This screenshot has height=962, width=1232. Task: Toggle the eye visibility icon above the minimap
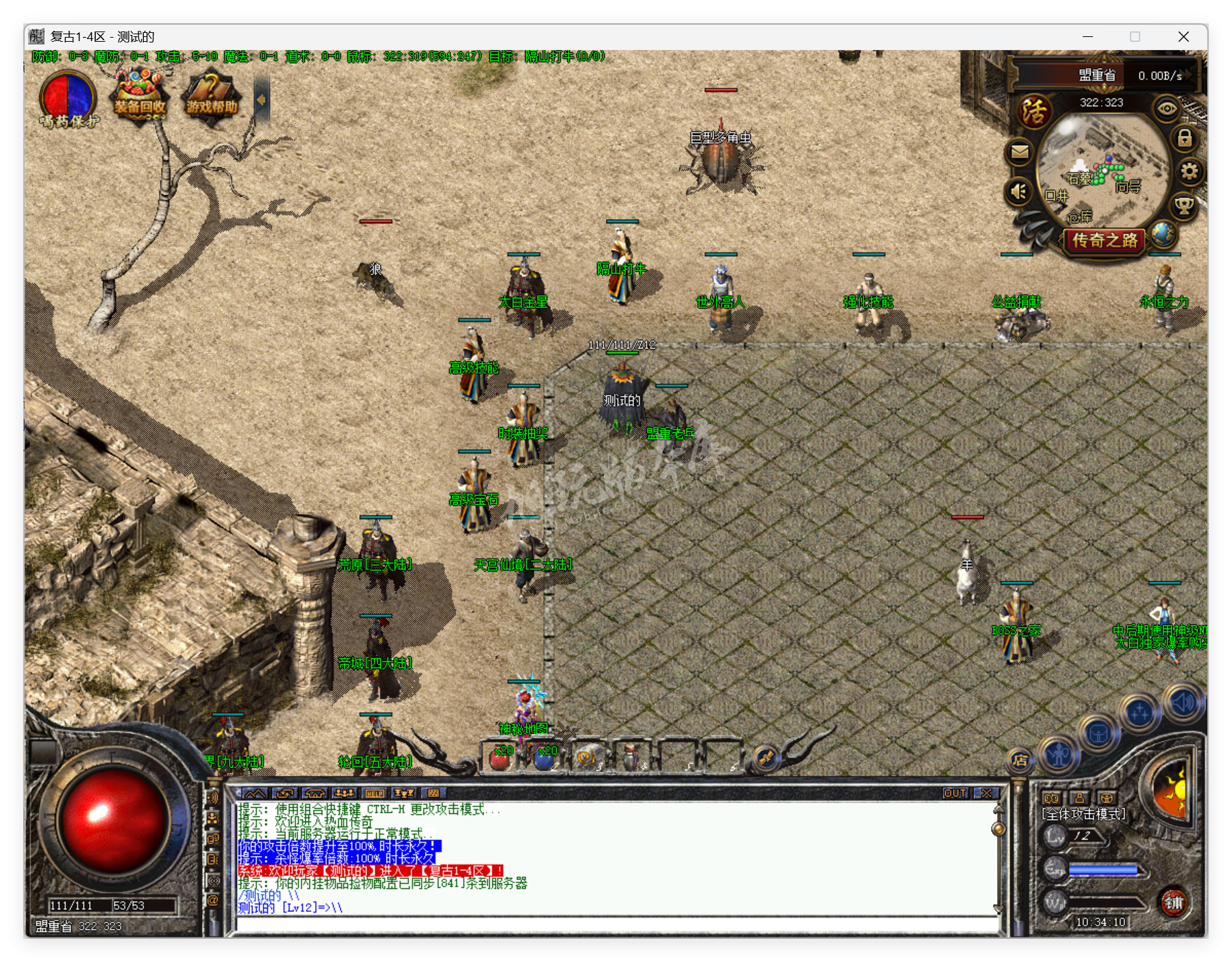point(1166,108)
